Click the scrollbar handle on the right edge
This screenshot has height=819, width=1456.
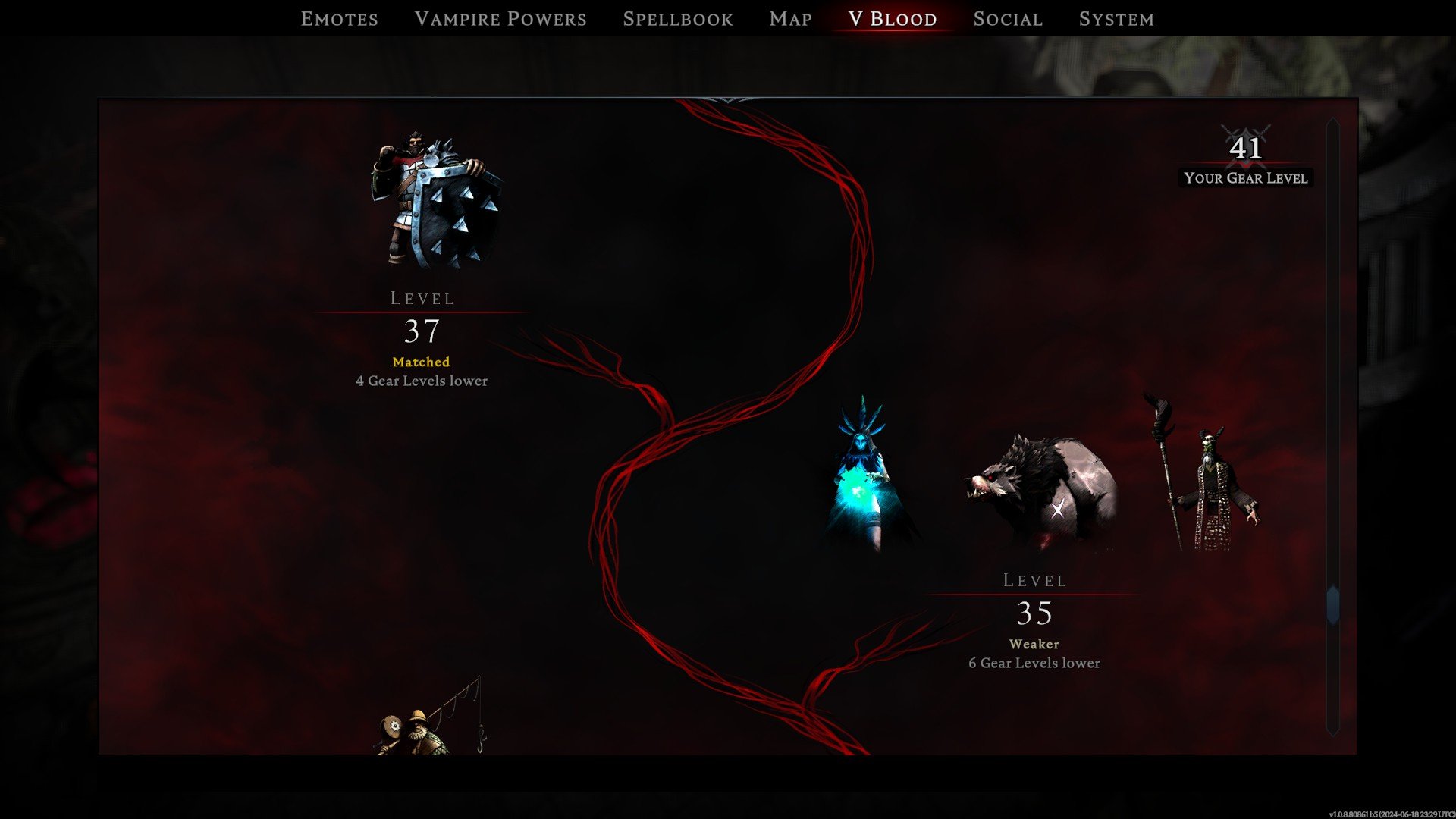coord(1331,603)
